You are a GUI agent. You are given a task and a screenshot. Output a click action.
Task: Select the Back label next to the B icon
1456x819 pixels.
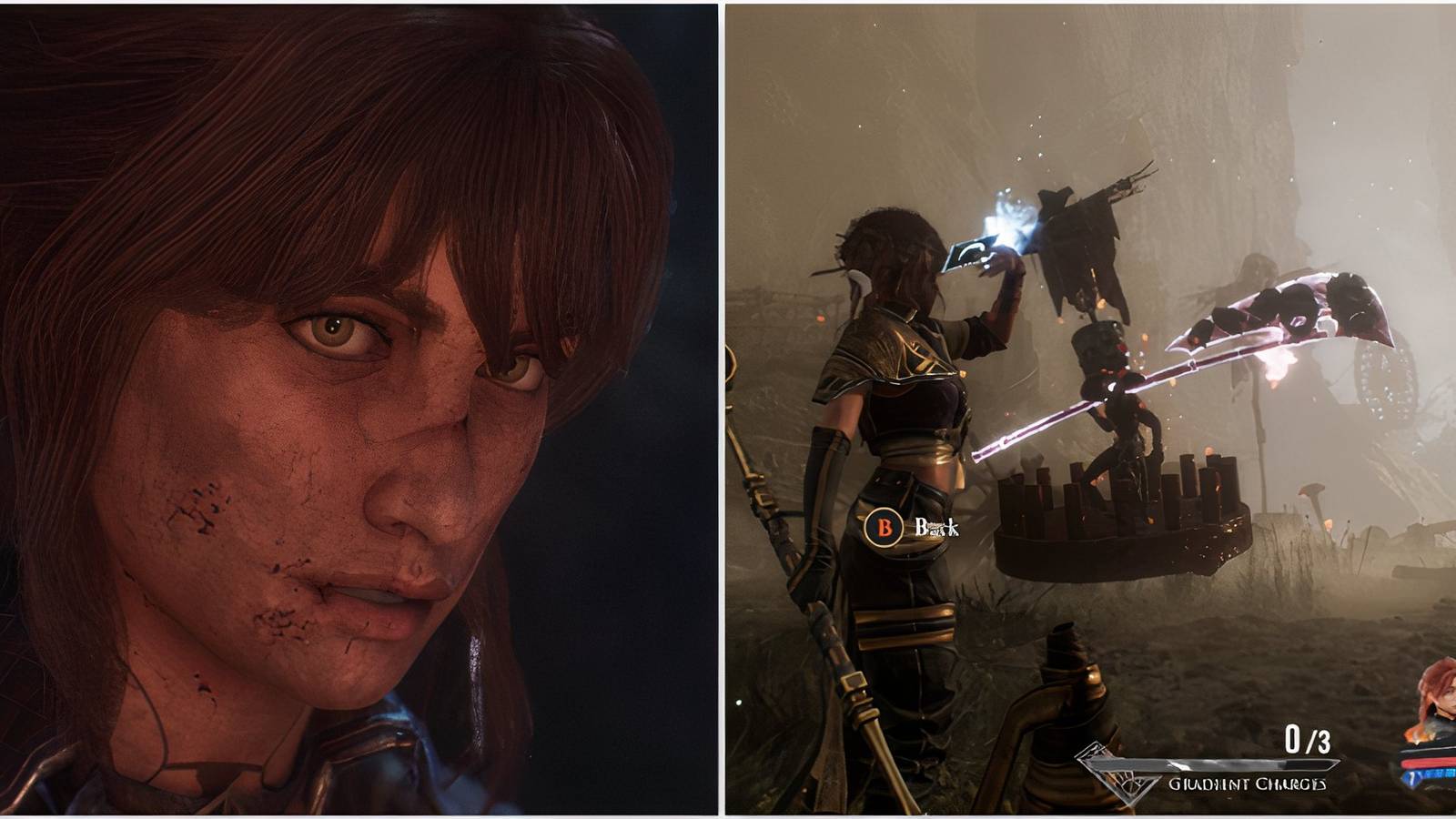tap(937, 526)
